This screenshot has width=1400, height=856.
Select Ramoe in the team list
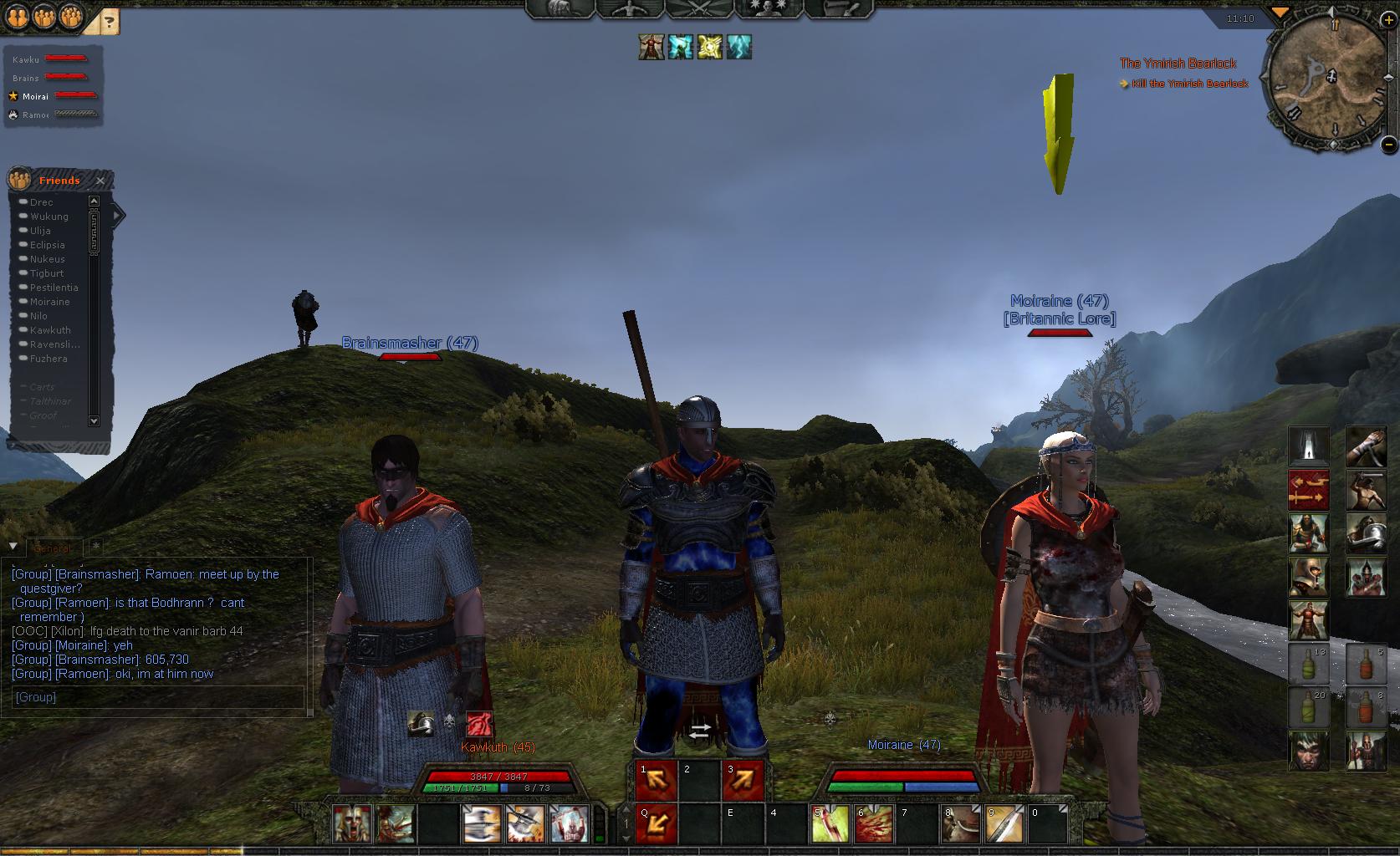click(x=35, y=115)
